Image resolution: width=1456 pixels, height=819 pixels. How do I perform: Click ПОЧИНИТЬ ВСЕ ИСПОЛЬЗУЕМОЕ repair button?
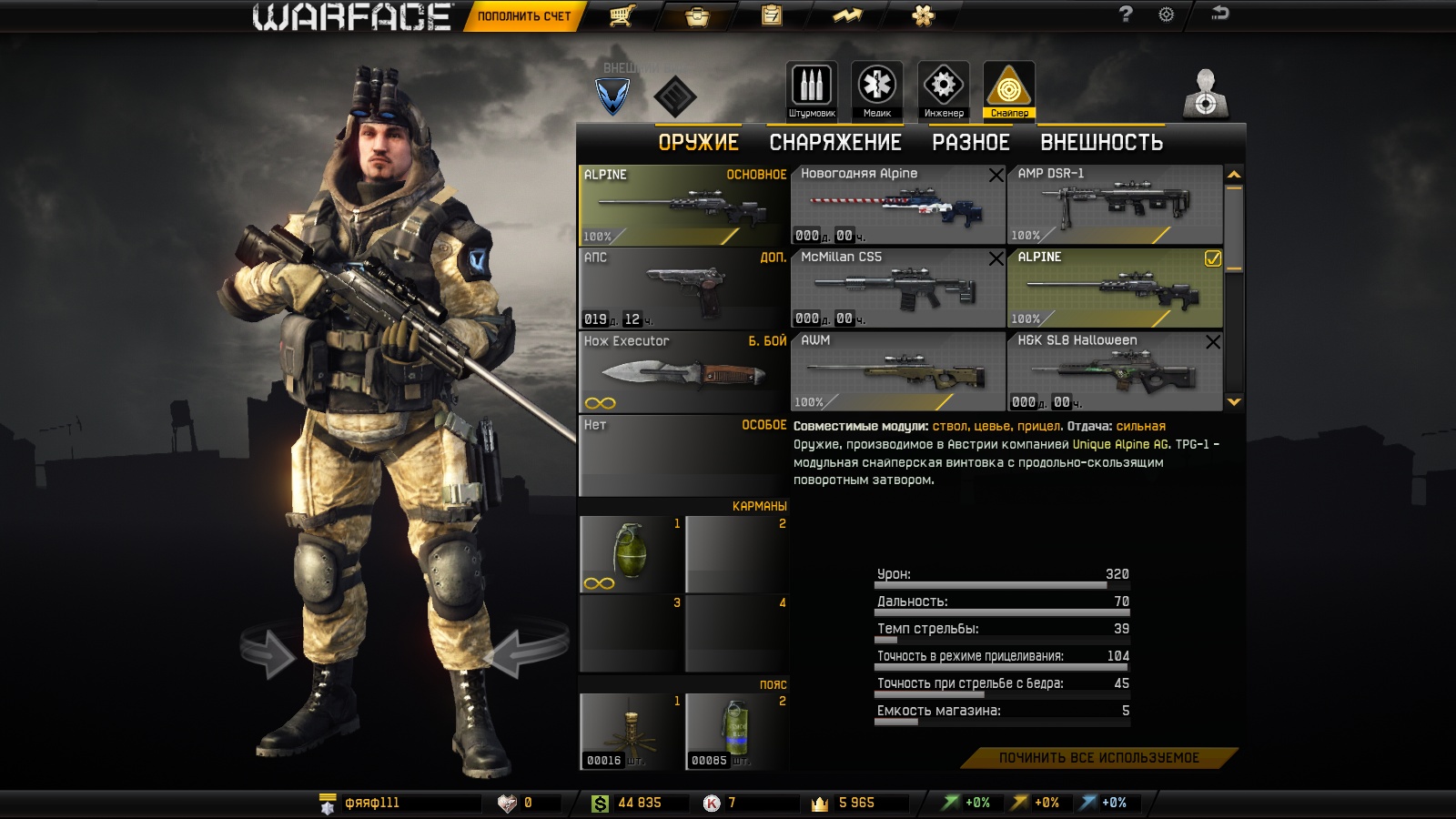1098,758
